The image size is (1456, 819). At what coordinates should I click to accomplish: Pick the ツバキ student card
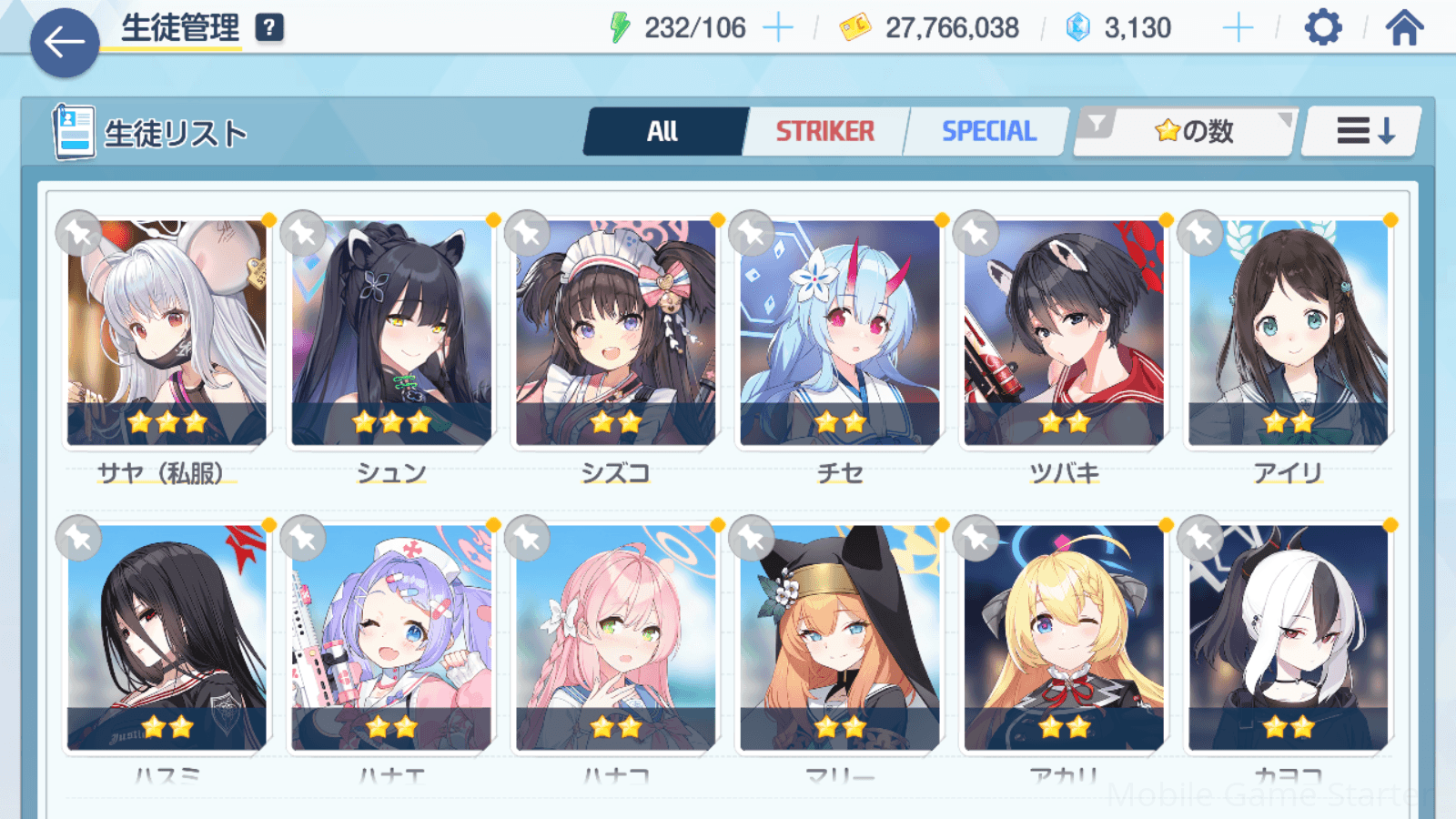click(x=1064, y=333)
